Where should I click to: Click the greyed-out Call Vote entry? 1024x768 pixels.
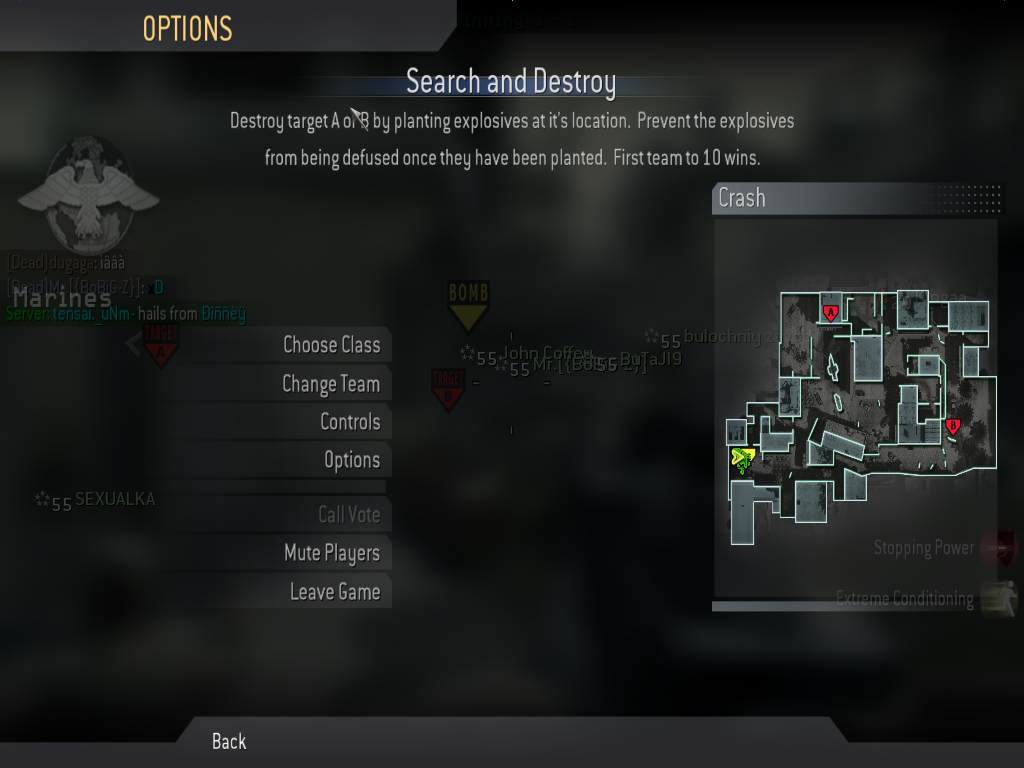[348, 515]
